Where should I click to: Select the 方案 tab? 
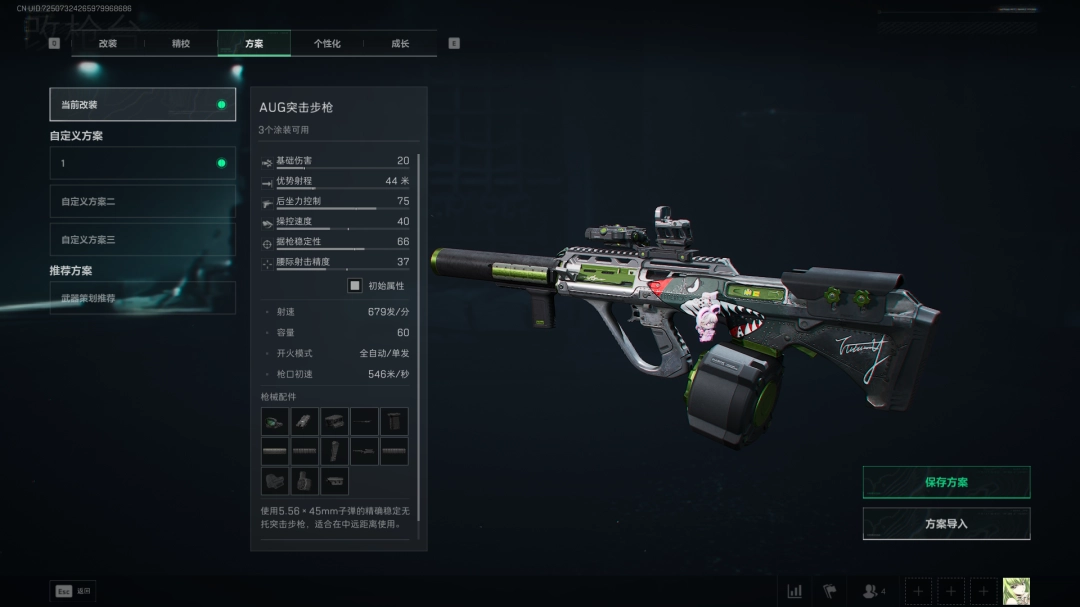pos(254,44)
